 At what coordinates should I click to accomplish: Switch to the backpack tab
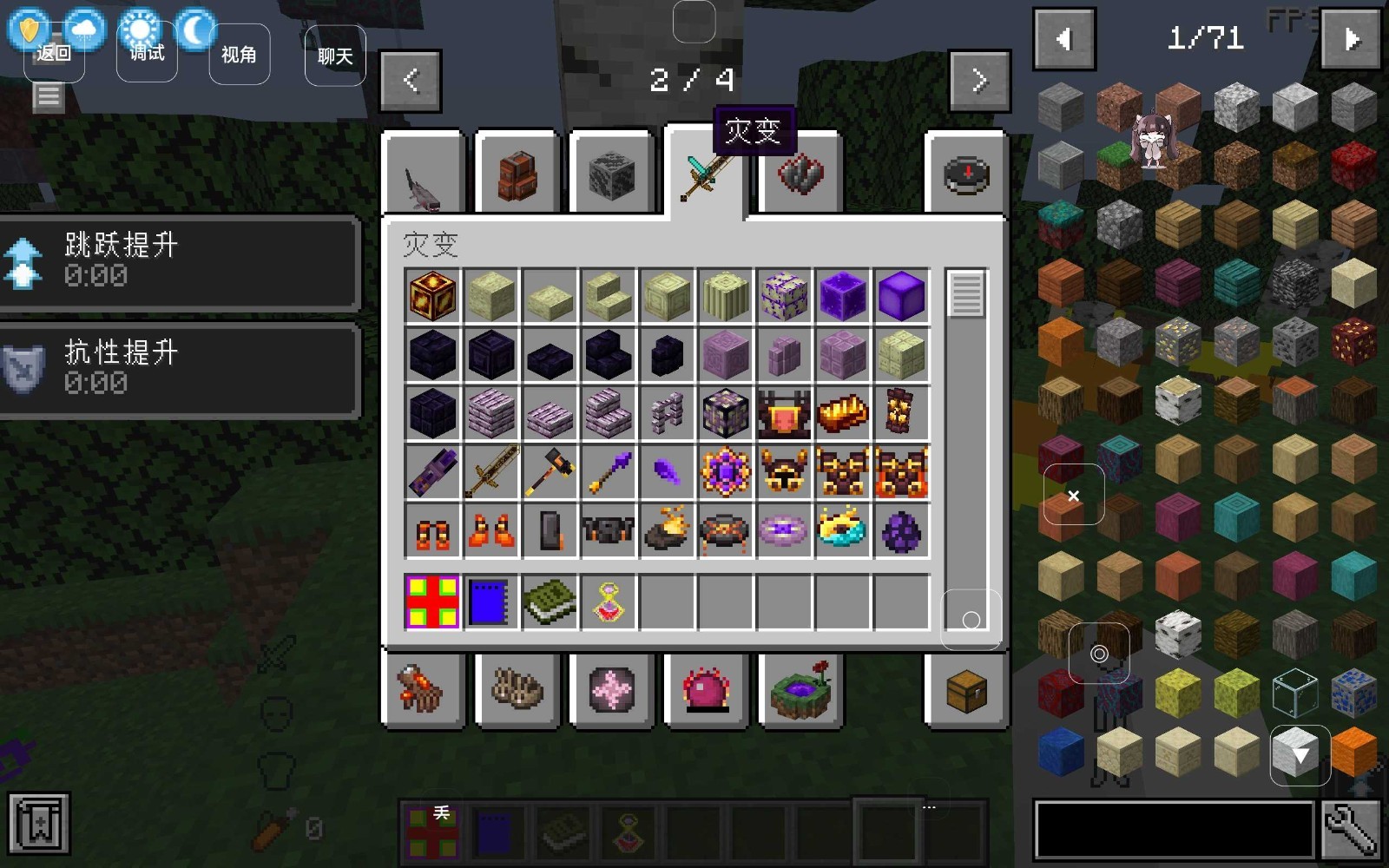(x=517, y=174)
